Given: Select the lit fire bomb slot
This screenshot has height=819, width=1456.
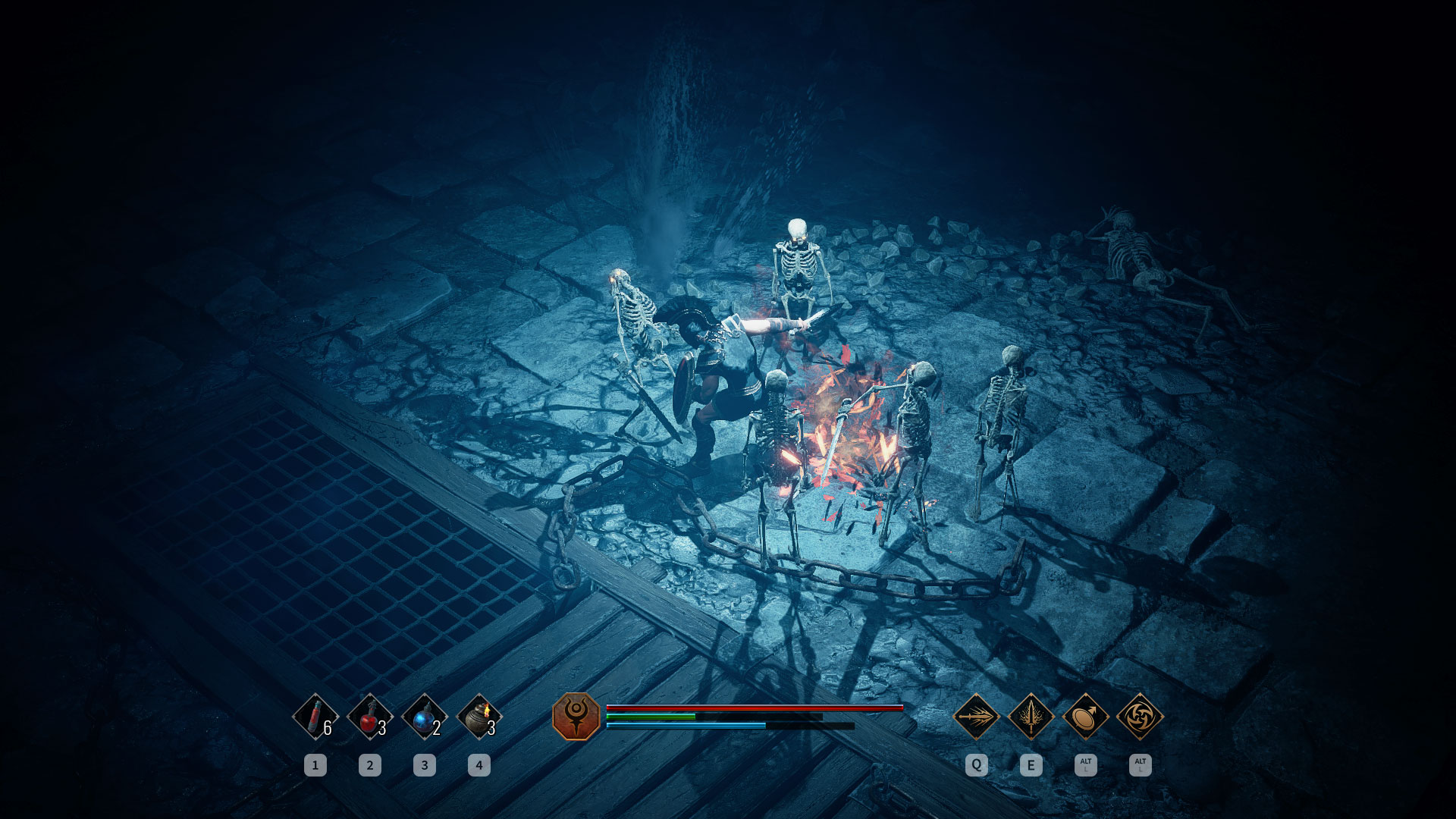Looking at the screenshot, I should (479, 716).
